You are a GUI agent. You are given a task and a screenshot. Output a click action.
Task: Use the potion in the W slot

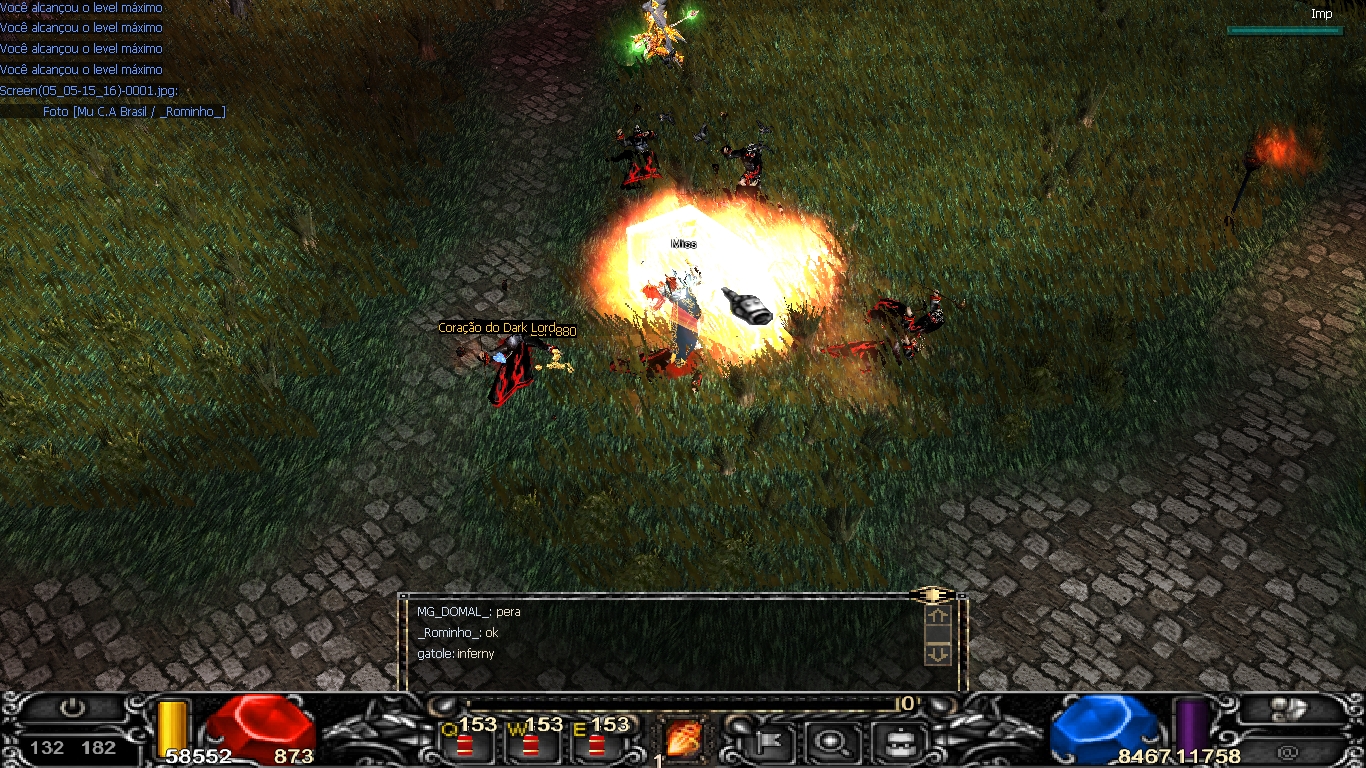click(530, 744)
